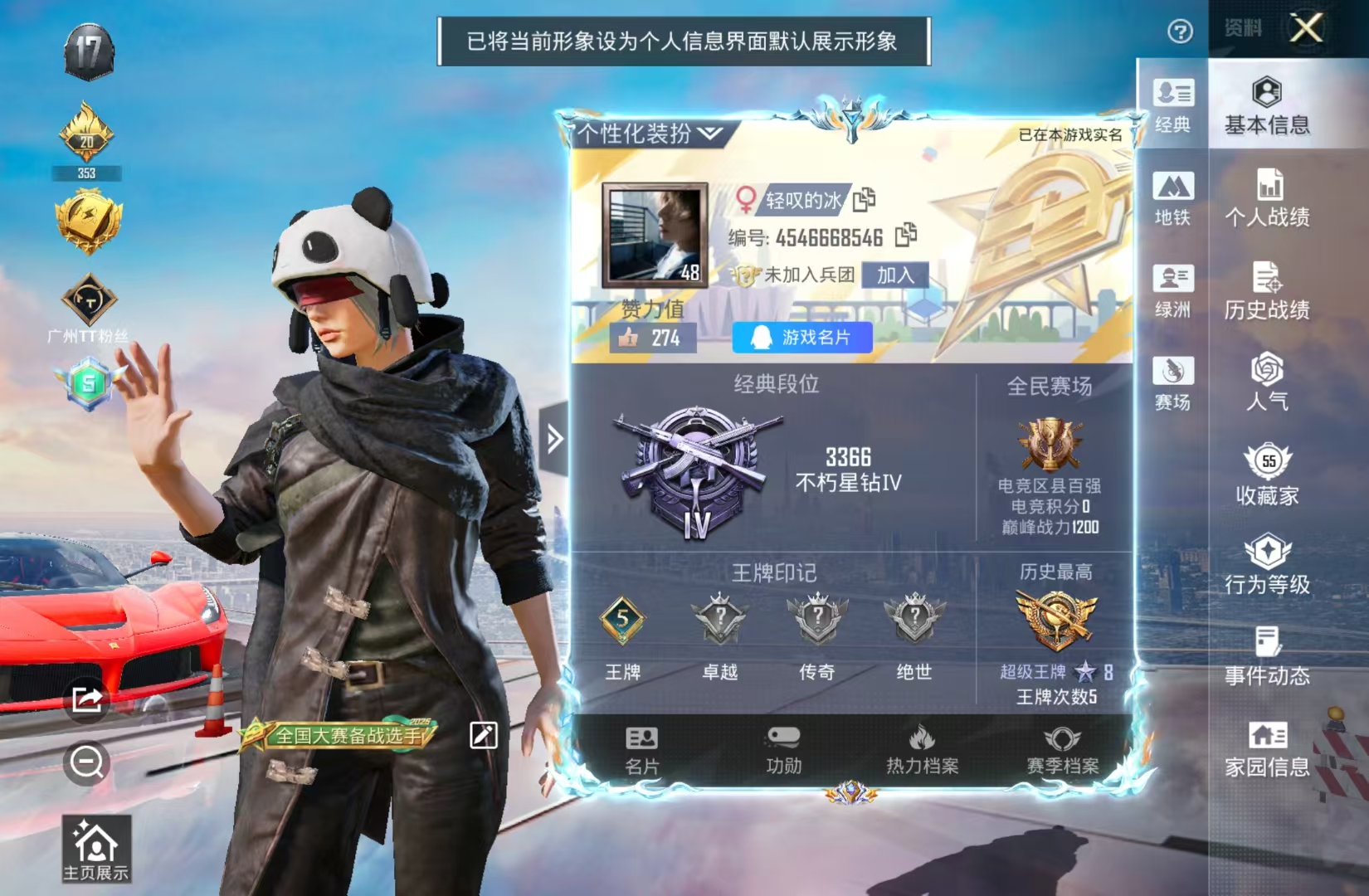Viewport: 1369px width, 896px height.
Task: Open 家园信息 home info
Action: coord(1267,749)
